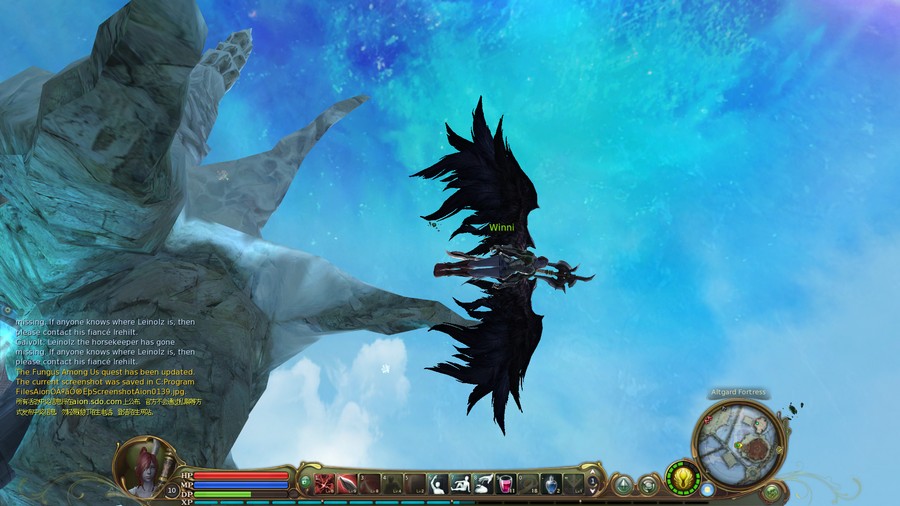Screen dimensions: 900x506
Task: Click the green crystal menu button
Action: pyautogui.click(x=623, y=486)
